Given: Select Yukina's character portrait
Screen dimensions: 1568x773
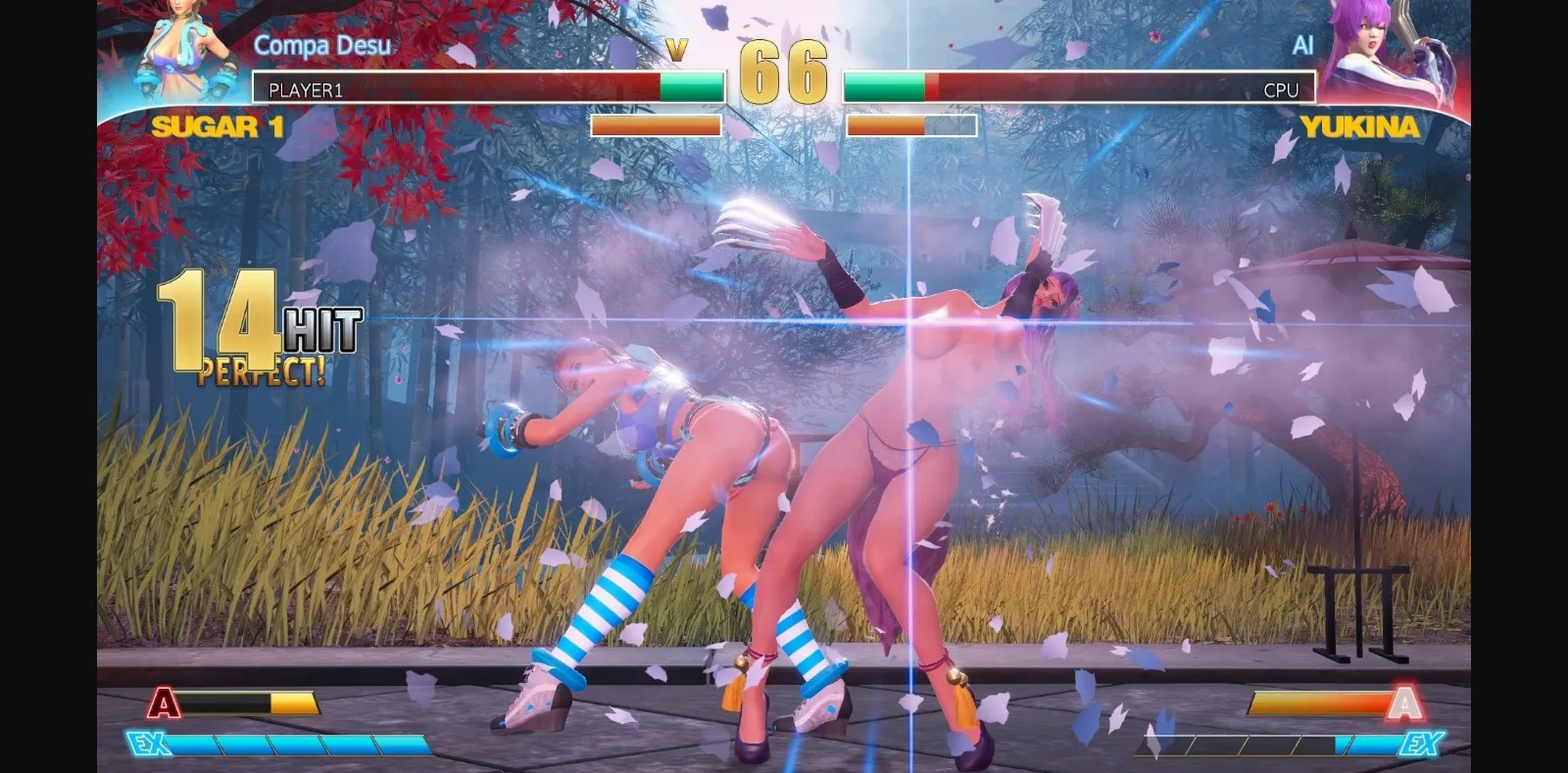Looking at the screenshot, I should (x=1392, y=54).
